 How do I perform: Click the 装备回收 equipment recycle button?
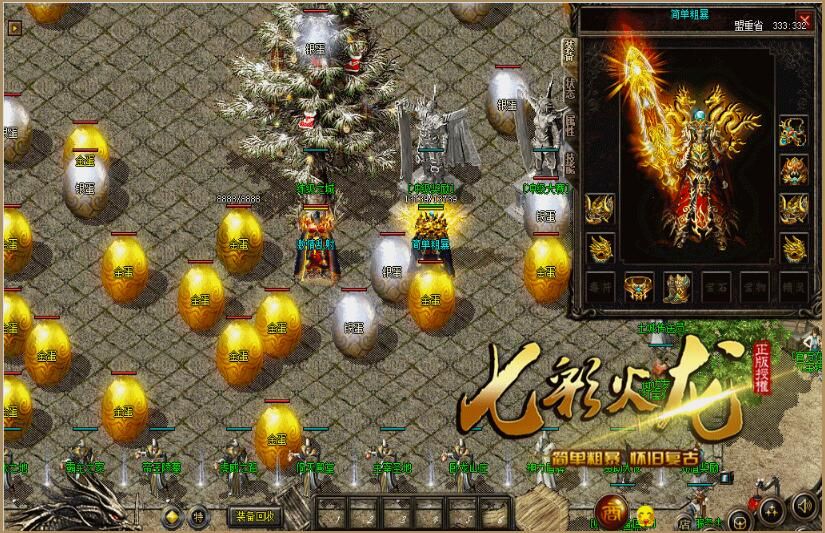click(256, 517)
